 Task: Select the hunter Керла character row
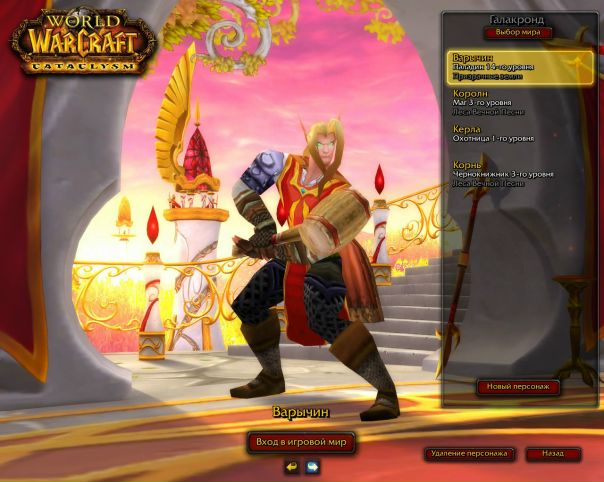(520, 133)
